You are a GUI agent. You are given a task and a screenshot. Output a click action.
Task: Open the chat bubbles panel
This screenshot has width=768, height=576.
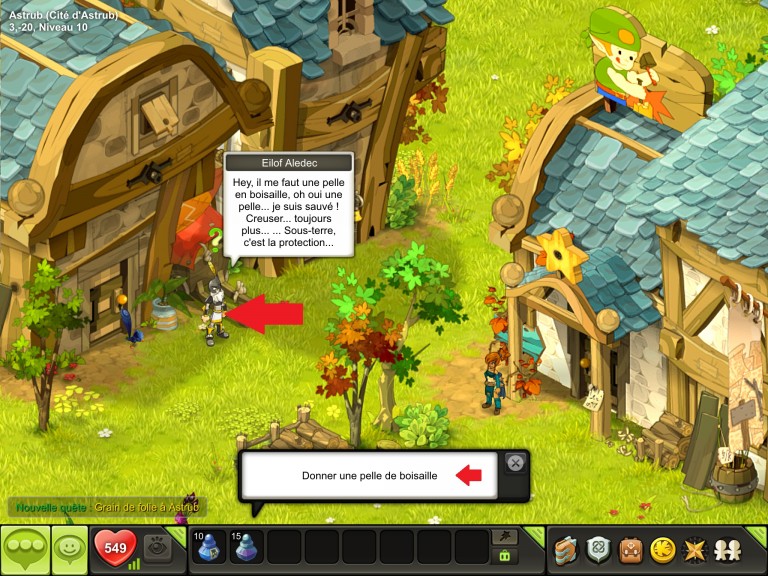tap(24, 549)
